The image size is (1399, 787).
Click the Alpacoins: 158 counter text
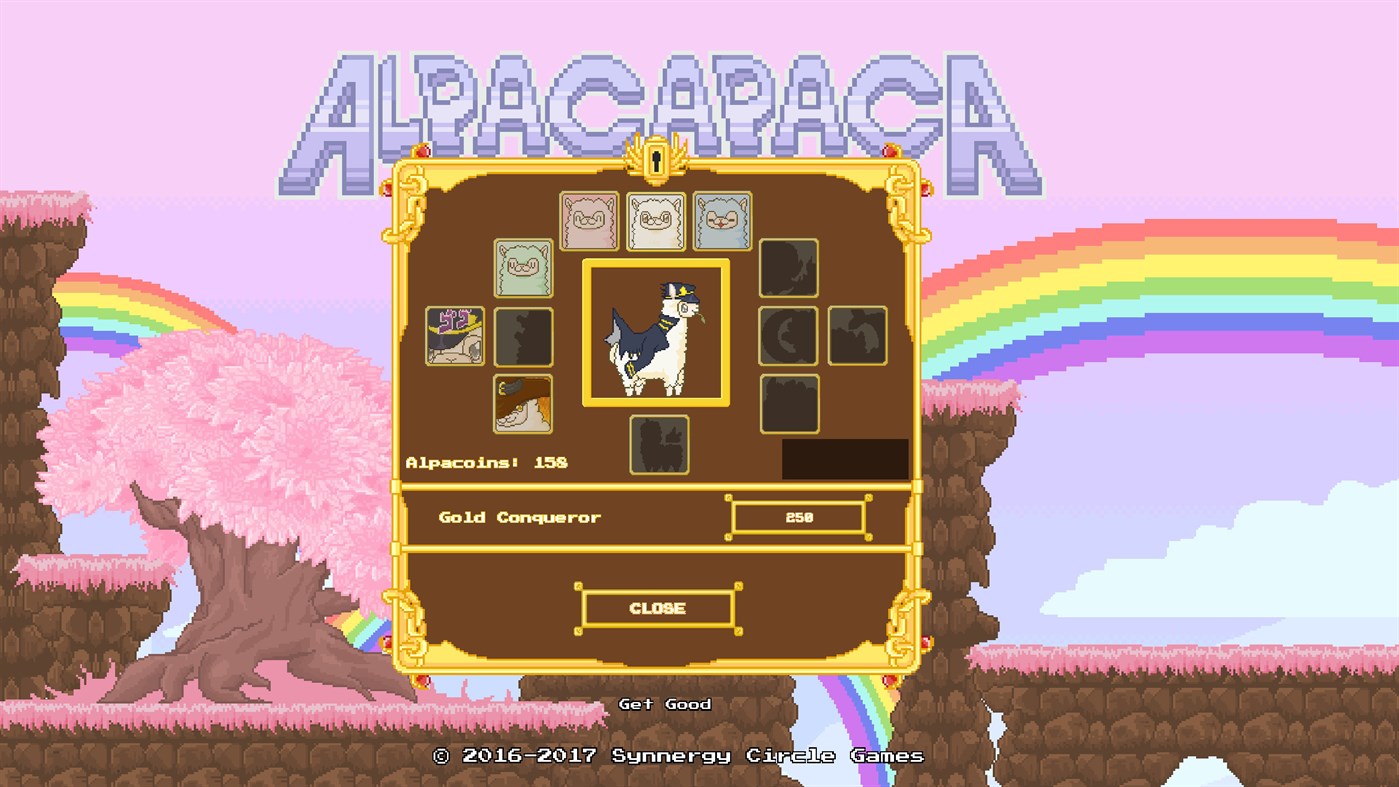[x=486, y=462]
